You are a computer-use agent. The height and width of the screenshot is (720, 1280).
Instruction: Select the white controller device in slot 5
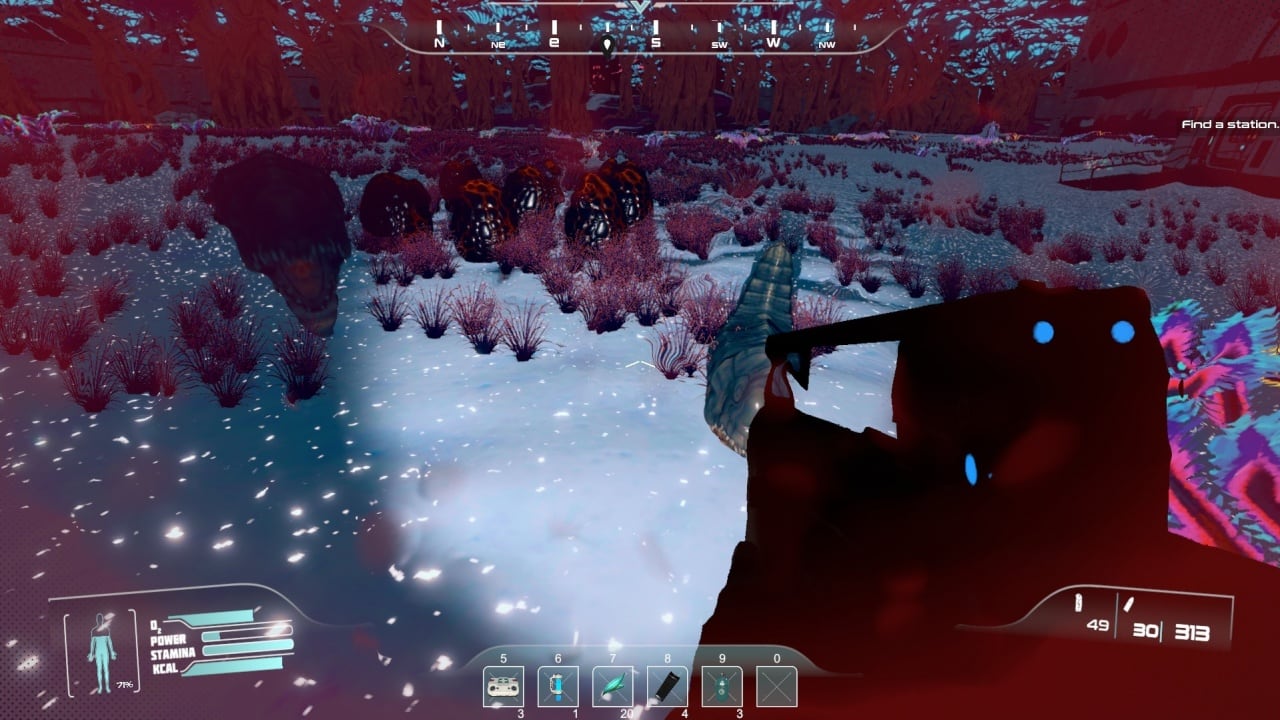[x=503, y=687]
